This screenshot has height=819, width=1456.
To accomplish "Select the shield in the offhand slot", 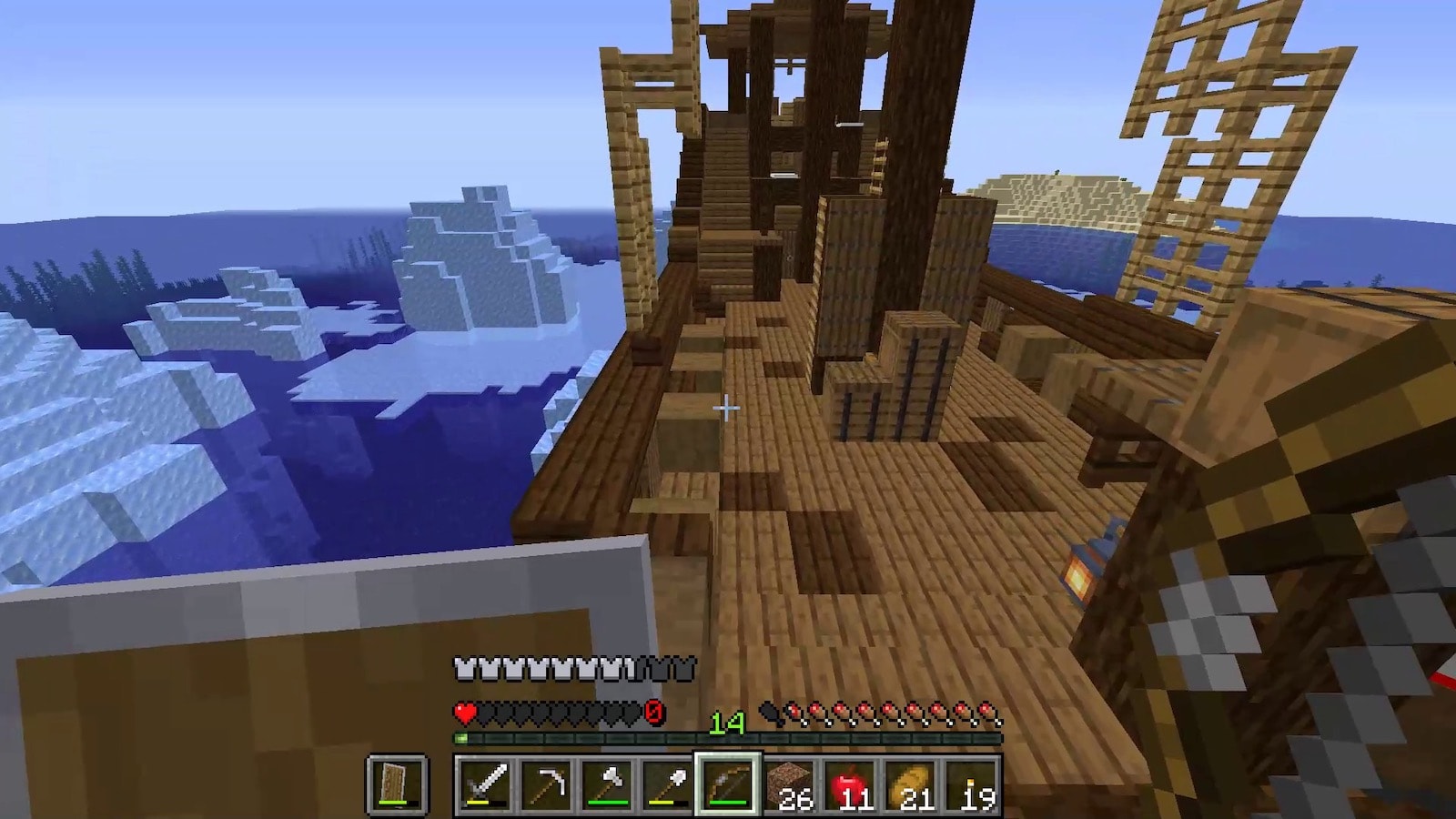I will coord(397,784).
